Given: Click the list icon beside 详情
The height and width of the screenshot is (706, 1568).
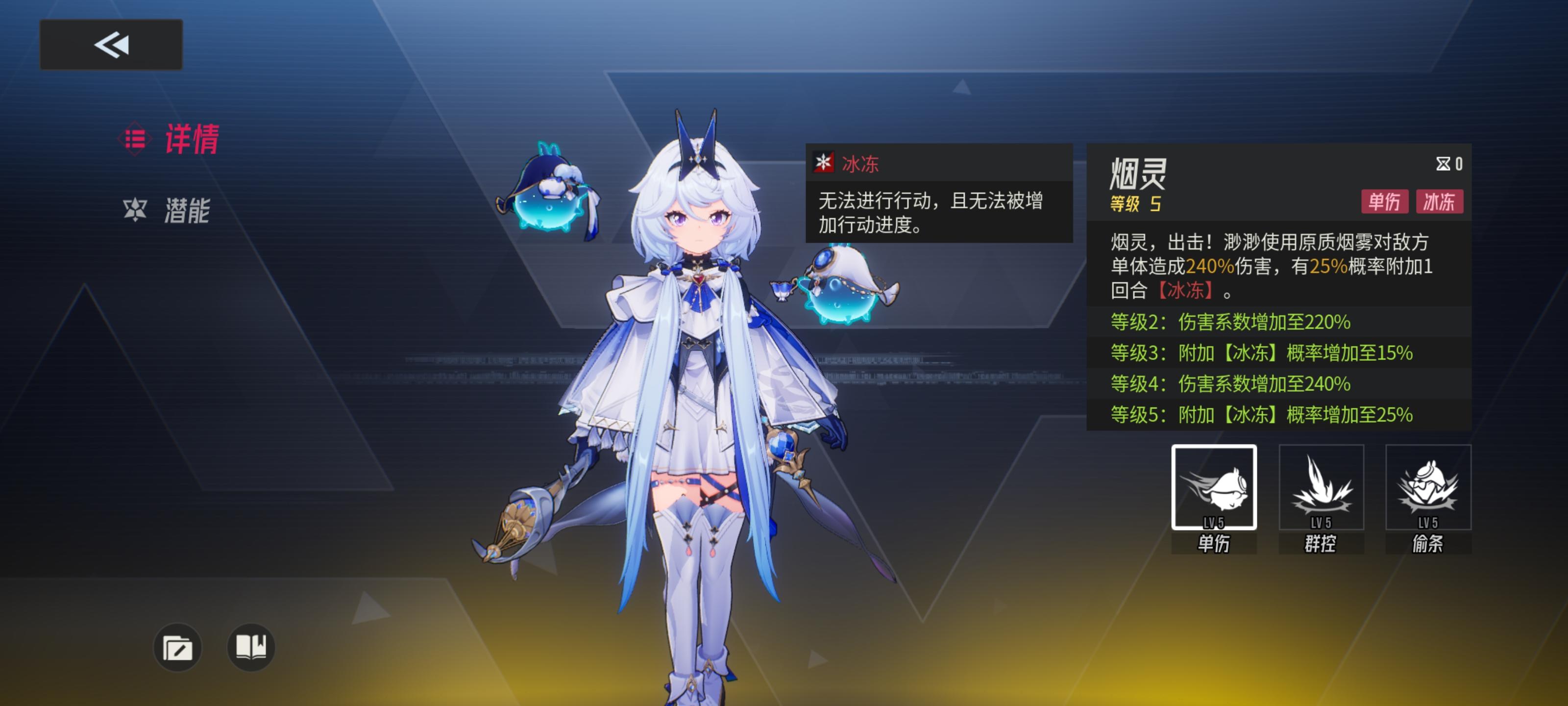Looking at the screenshot, I should click(135, 138).
